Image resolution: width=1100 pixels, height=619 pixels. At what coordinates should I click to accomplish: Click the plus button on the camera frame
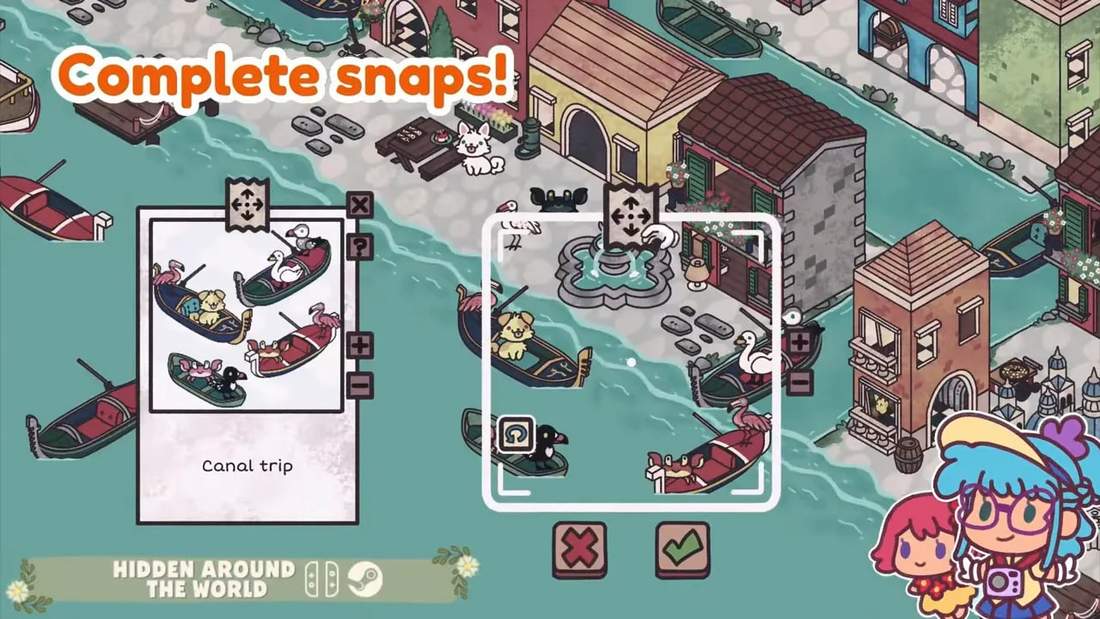point(799,341)
